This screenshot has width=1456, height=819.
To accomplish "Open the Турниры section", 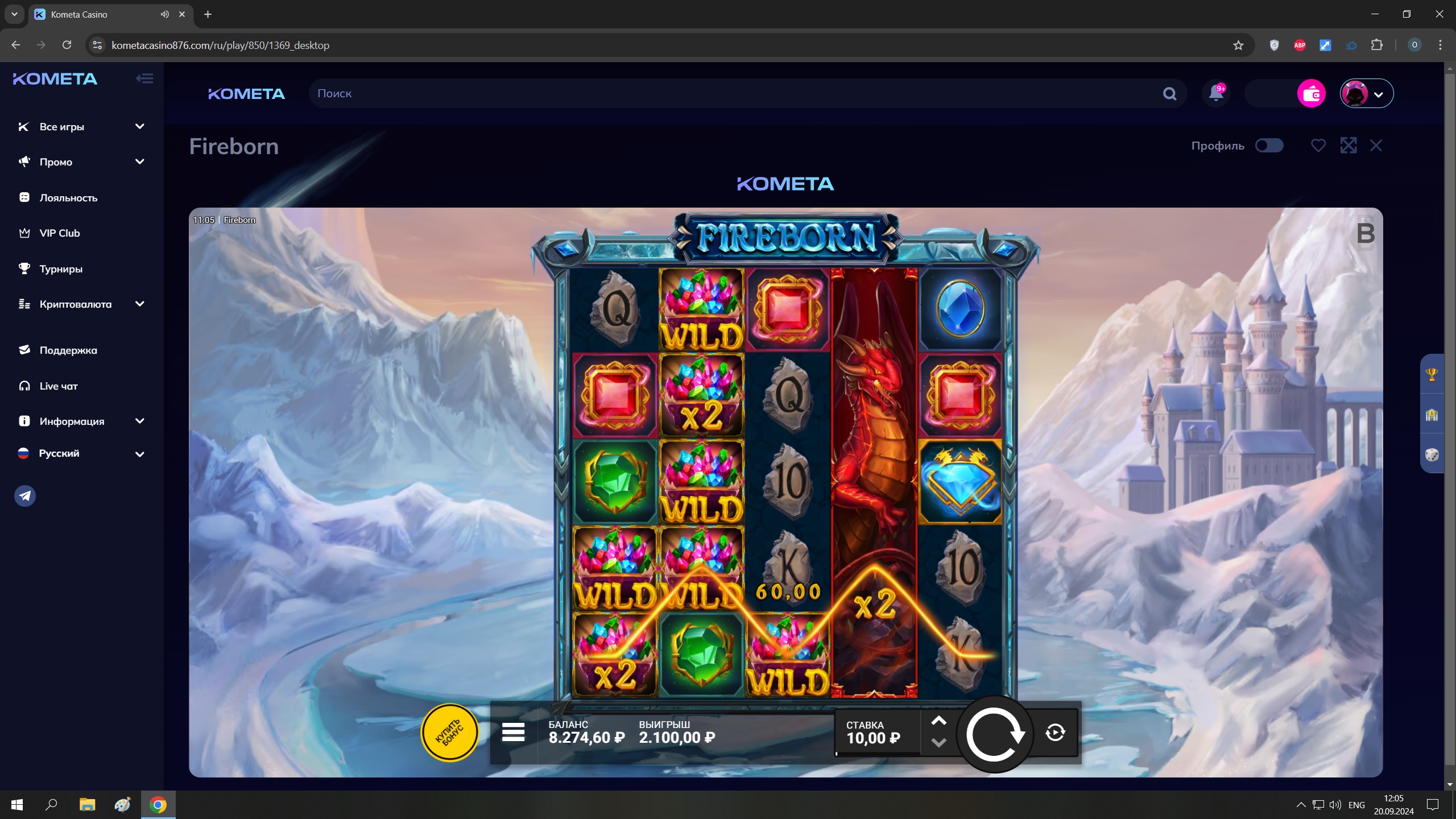I will click(x=61, y=269).
